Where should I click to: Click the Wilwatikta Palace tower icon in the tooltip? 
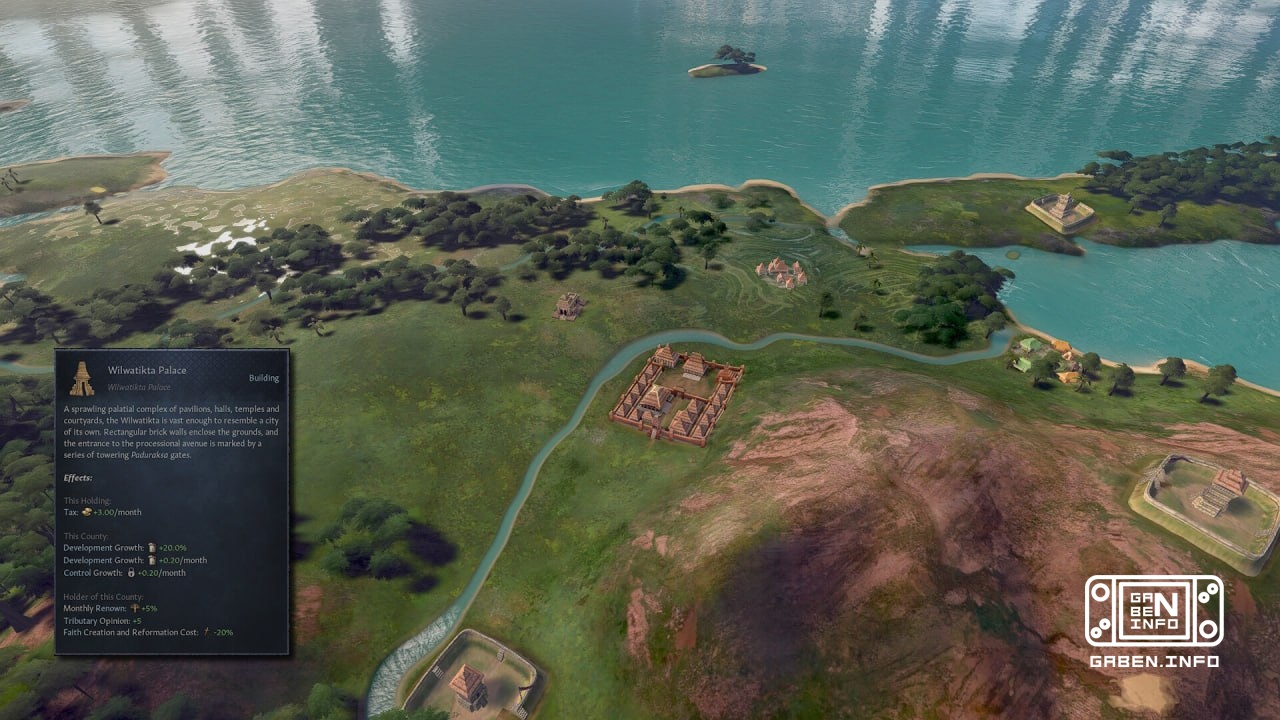[x=81, y=377]
